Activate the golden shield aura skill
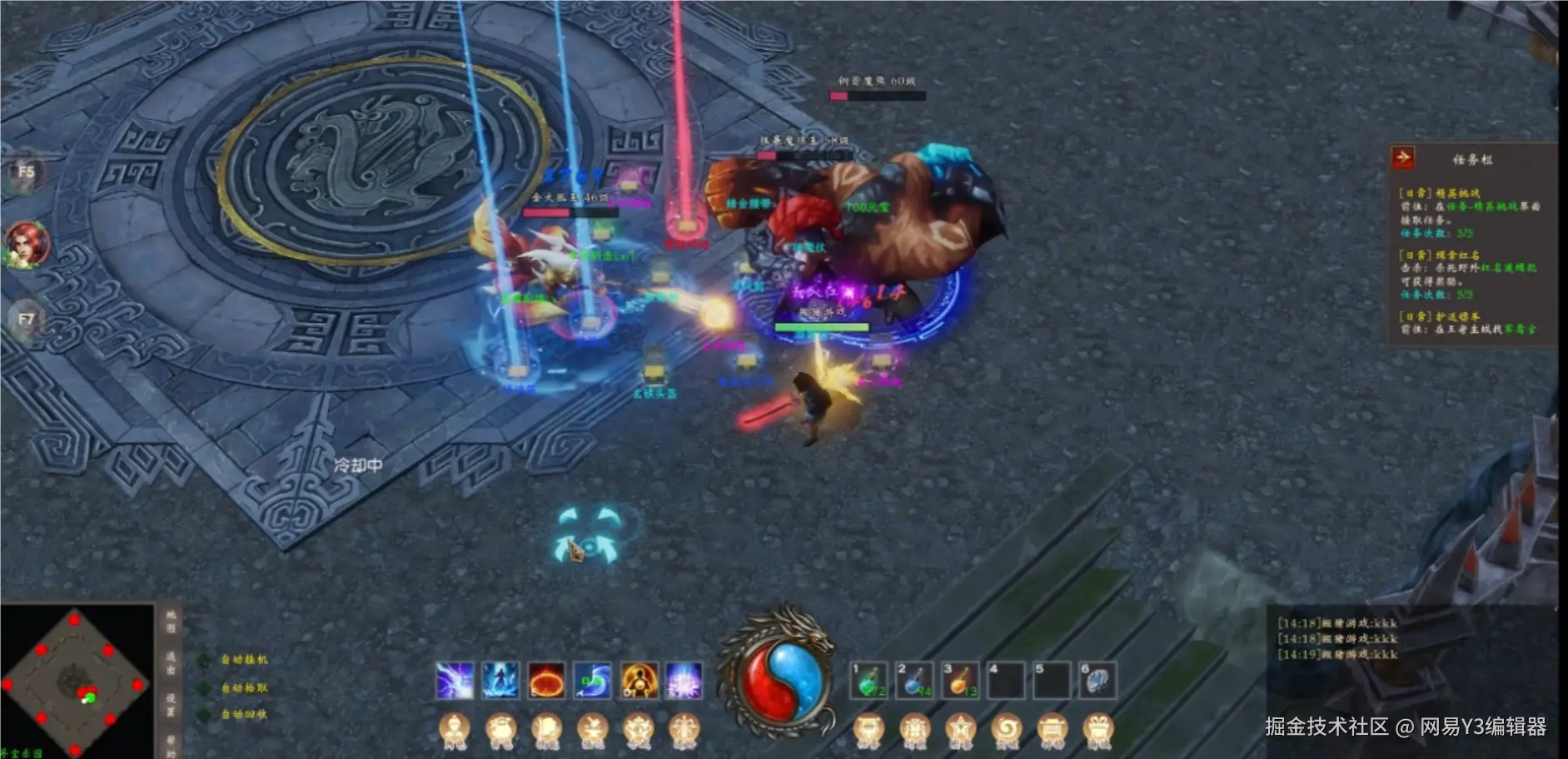This screenshot has height=759, width=1568. pos(638,681)
